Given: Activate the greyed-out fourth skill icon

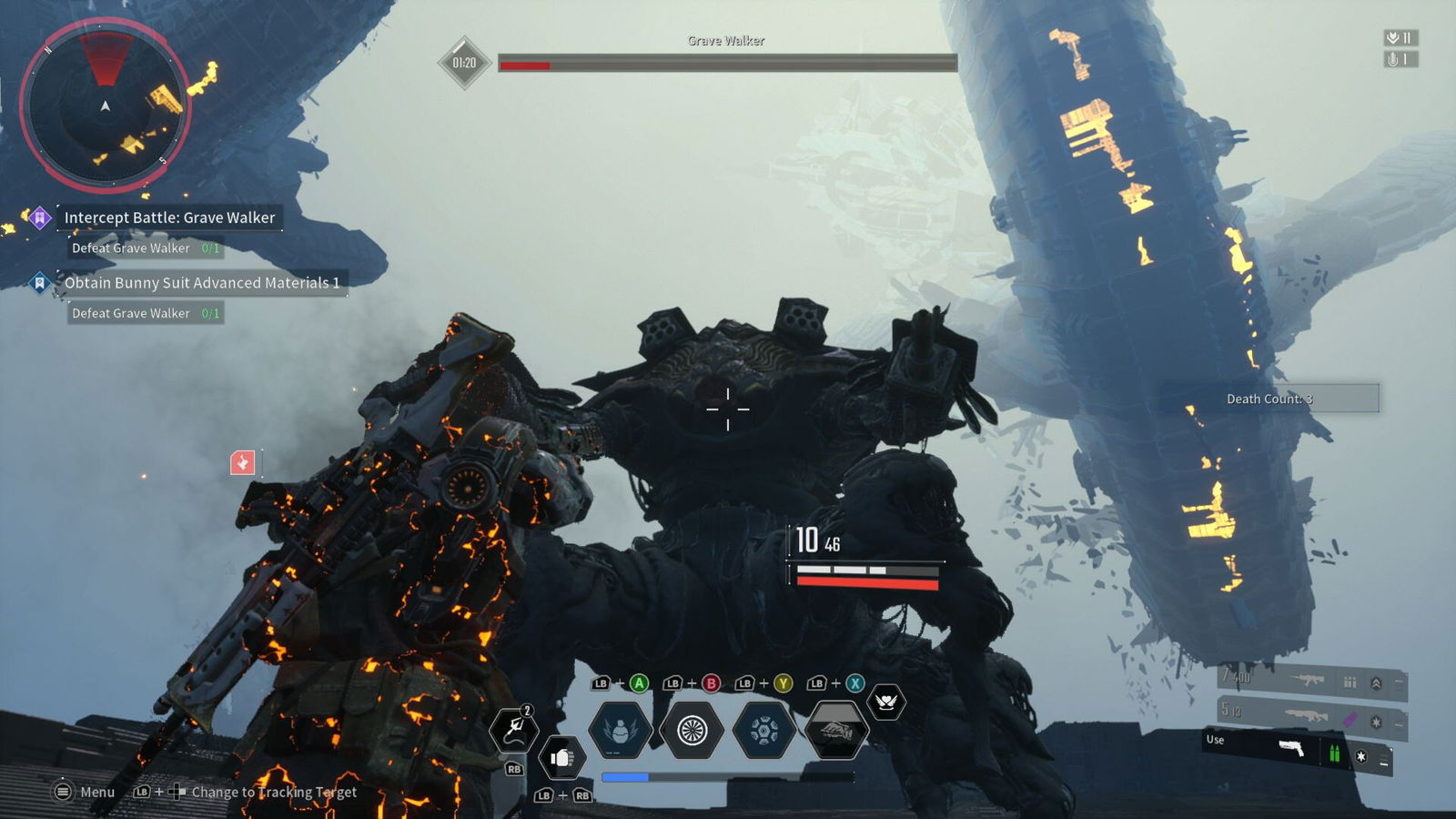Looking at the screenshot, I should (x=835, y=730).
